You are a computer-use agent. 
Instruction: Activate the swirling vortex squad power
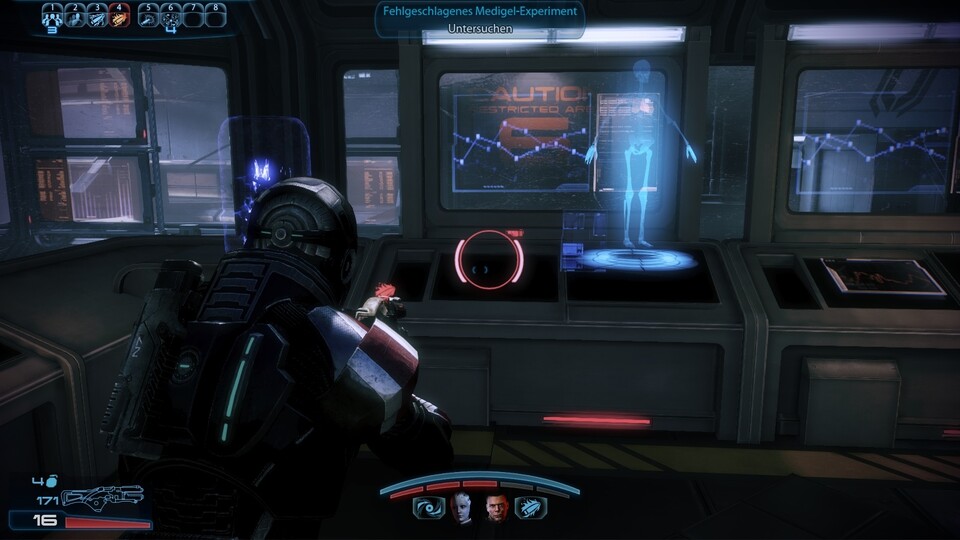[428, 508]
